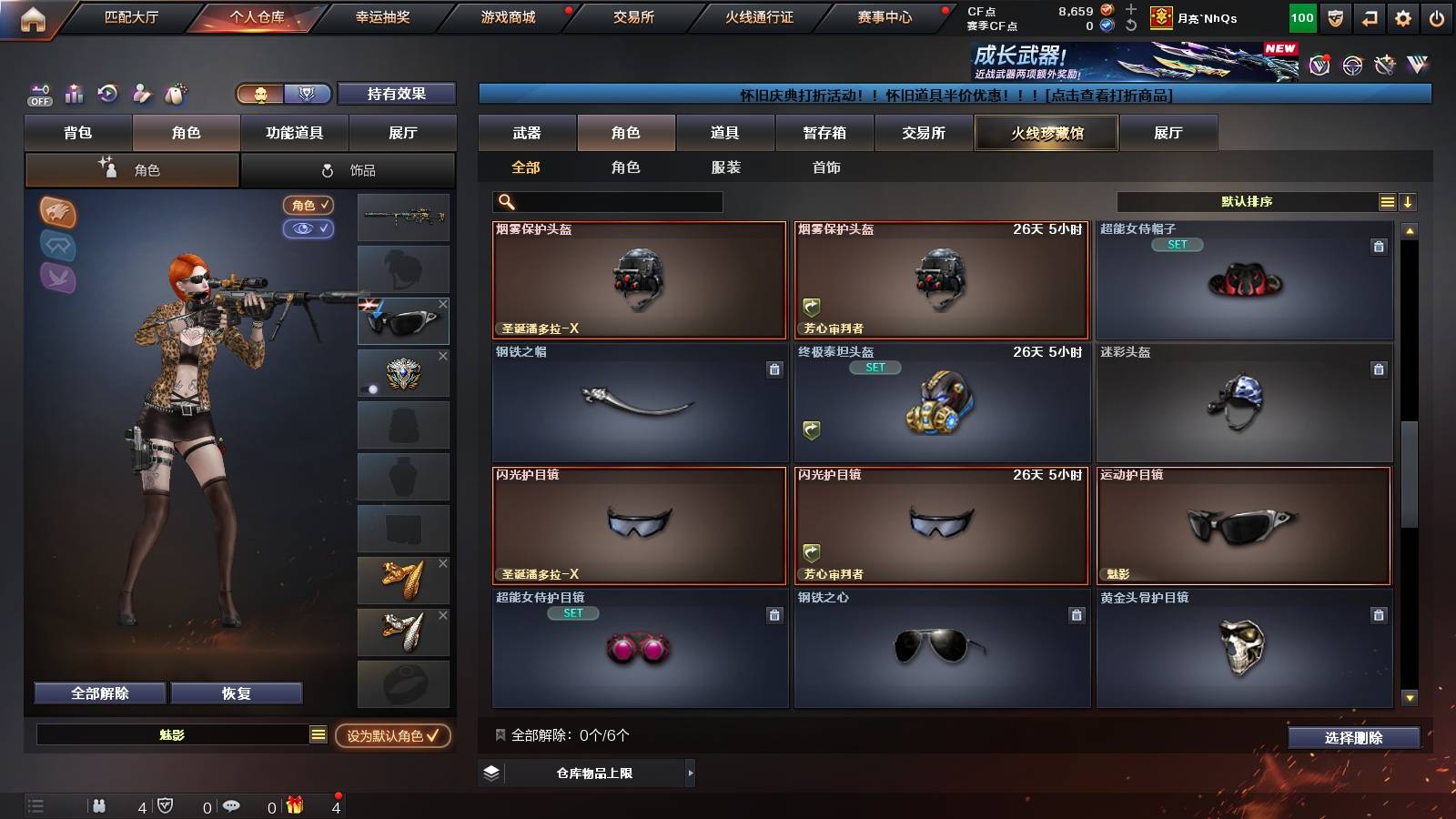
Task: Toggle the OFF key switch top left
Action: click(x=37, y=94)
